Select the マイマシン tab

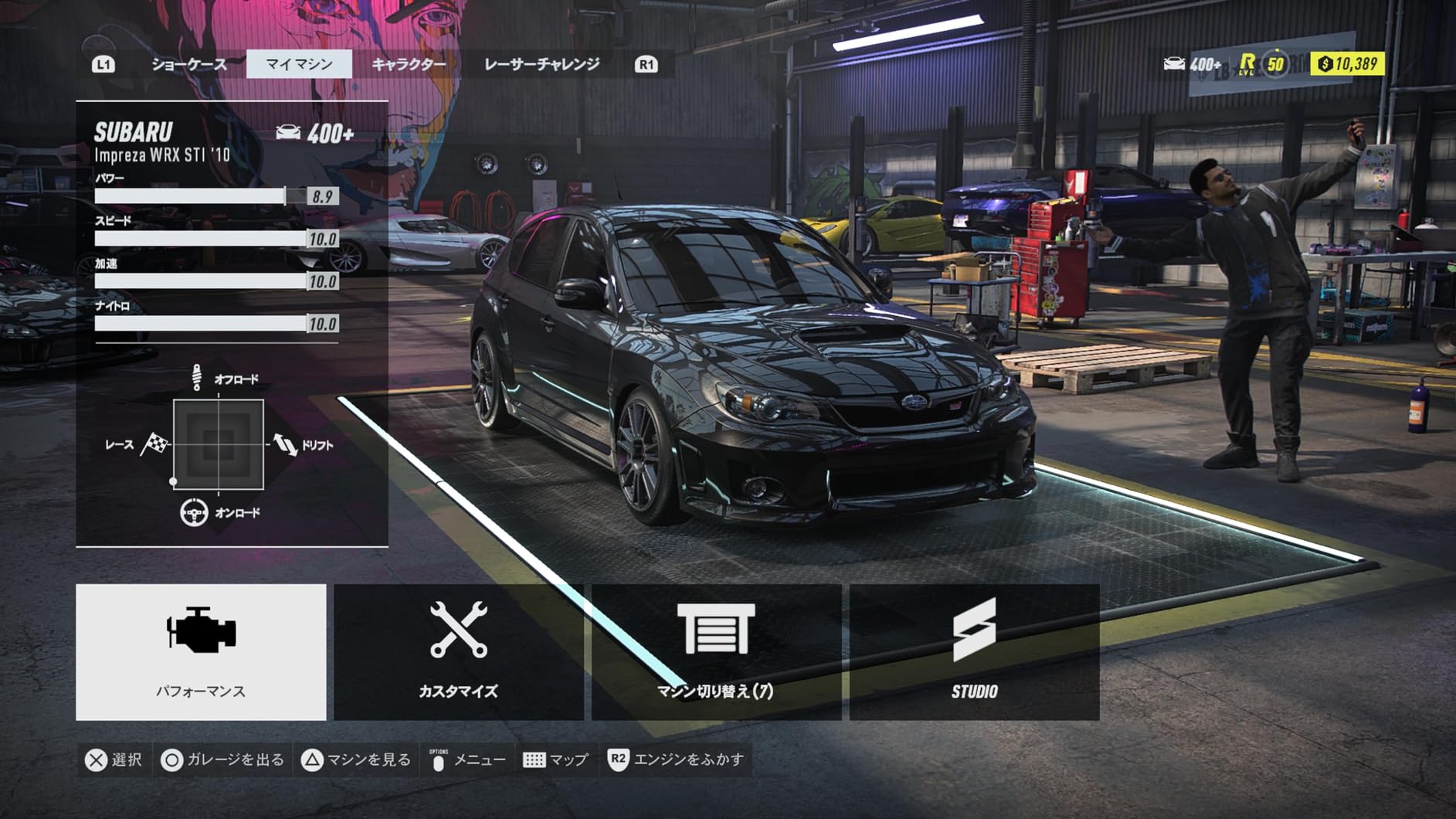(x=299, y=64)
